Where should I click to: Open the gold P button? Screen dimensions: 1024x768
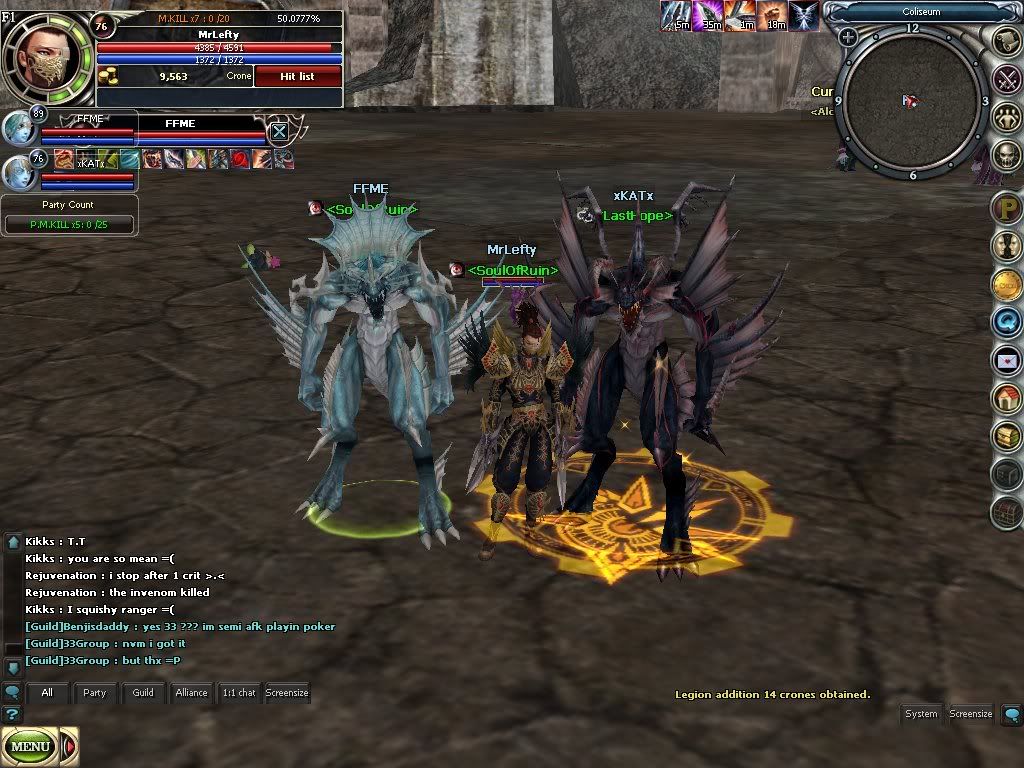(1006, 209)
